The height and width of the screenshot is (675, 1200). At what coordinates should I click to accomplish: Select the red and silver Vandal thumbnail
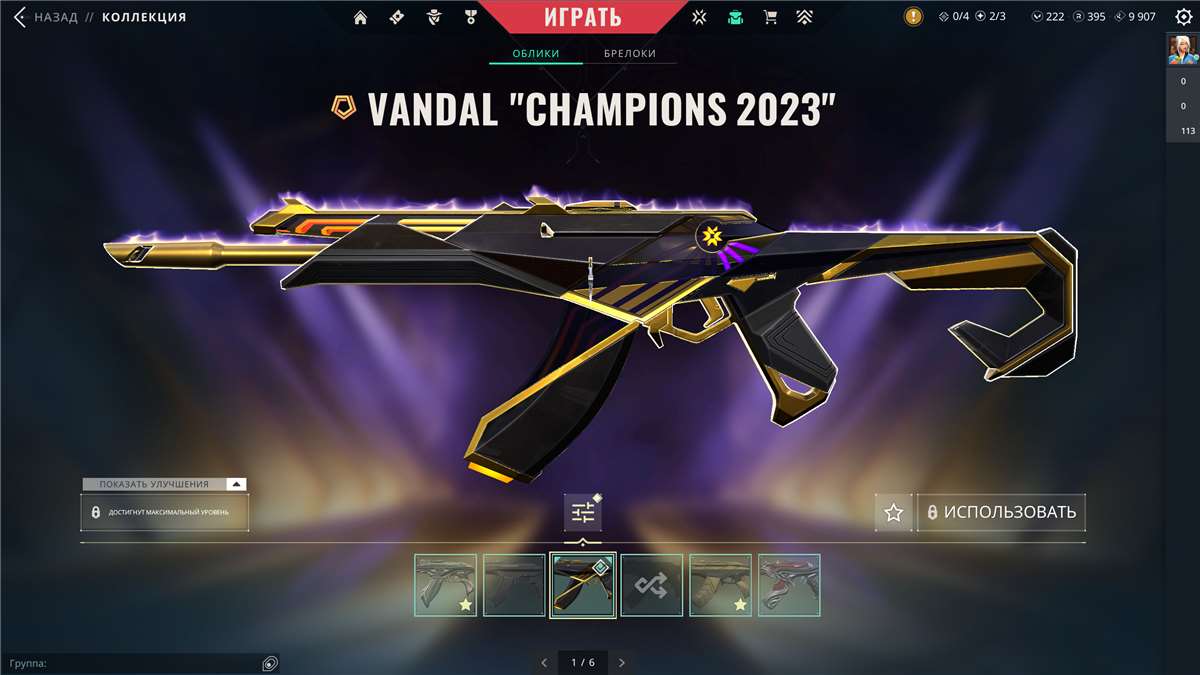tap(789, 585)
